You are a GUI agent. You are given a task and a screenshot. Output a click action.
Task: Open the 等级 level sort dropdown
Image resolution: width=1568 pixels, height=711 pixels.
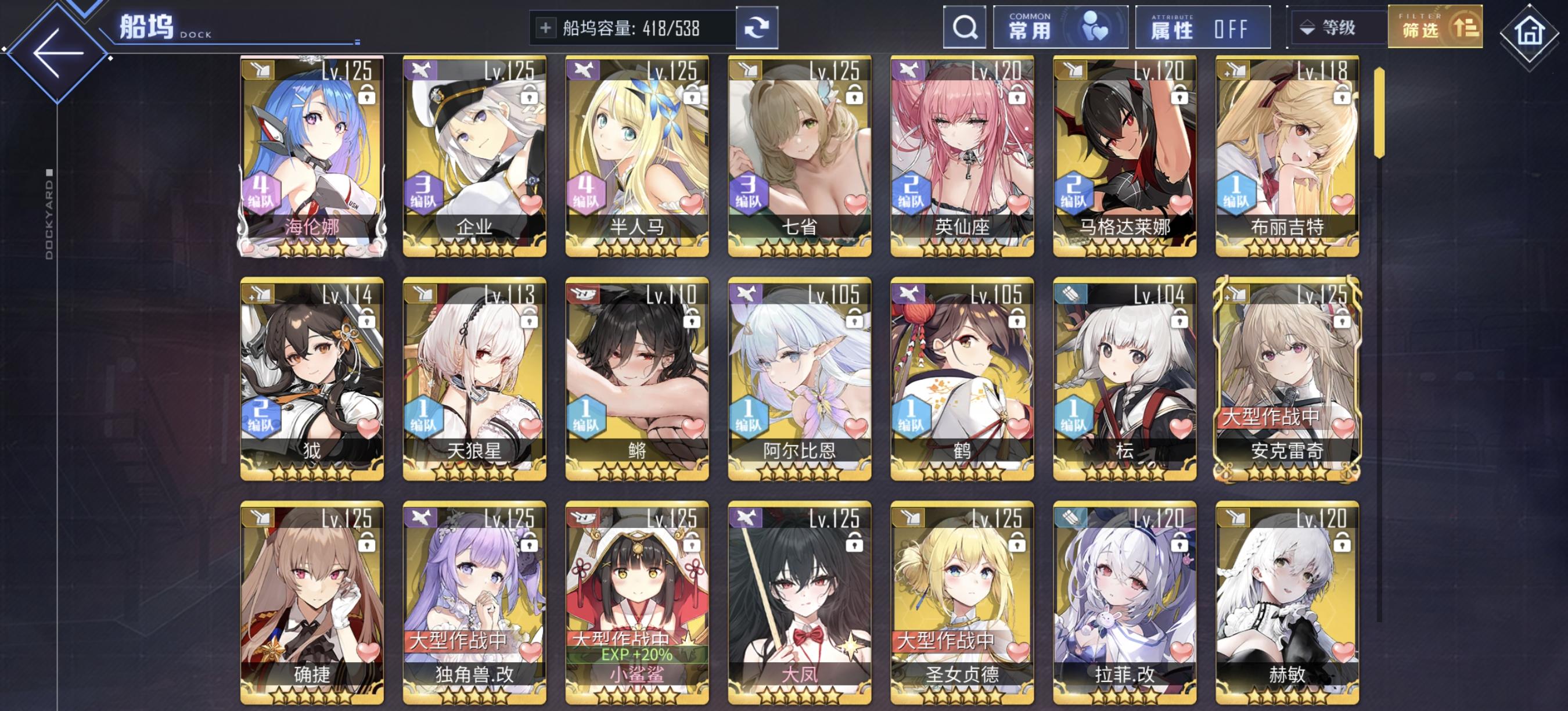click(1339, 27)
